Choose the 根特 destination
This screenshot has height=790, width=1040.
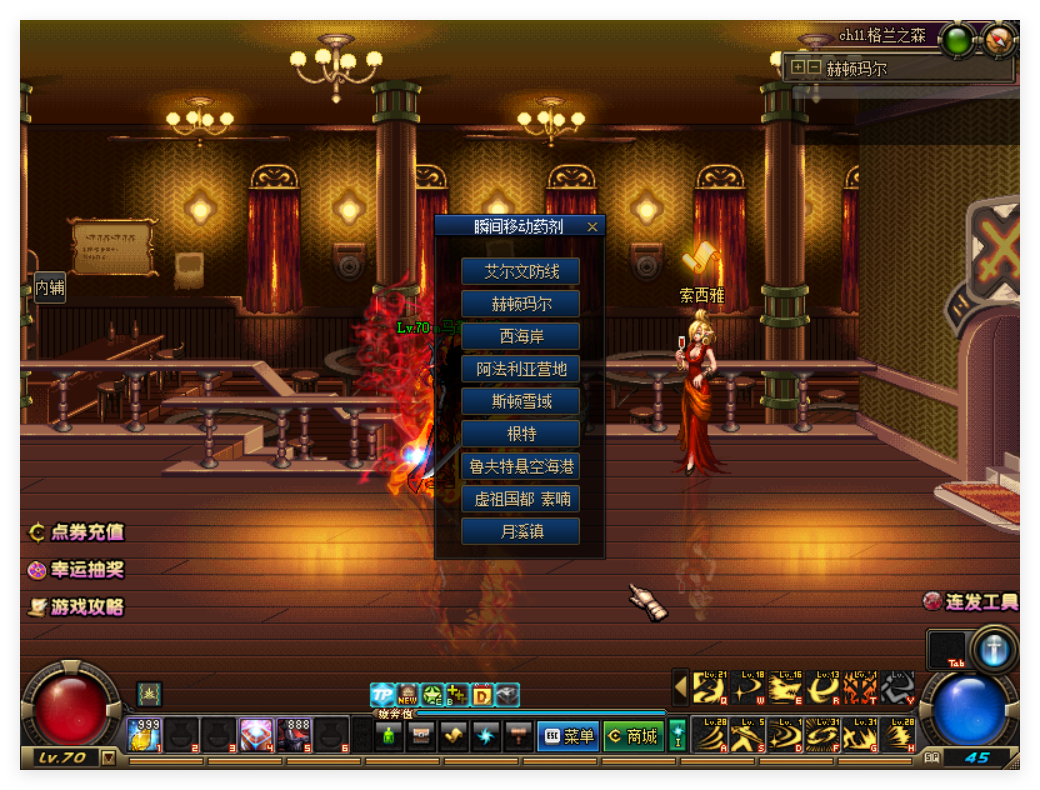point(520,434)
